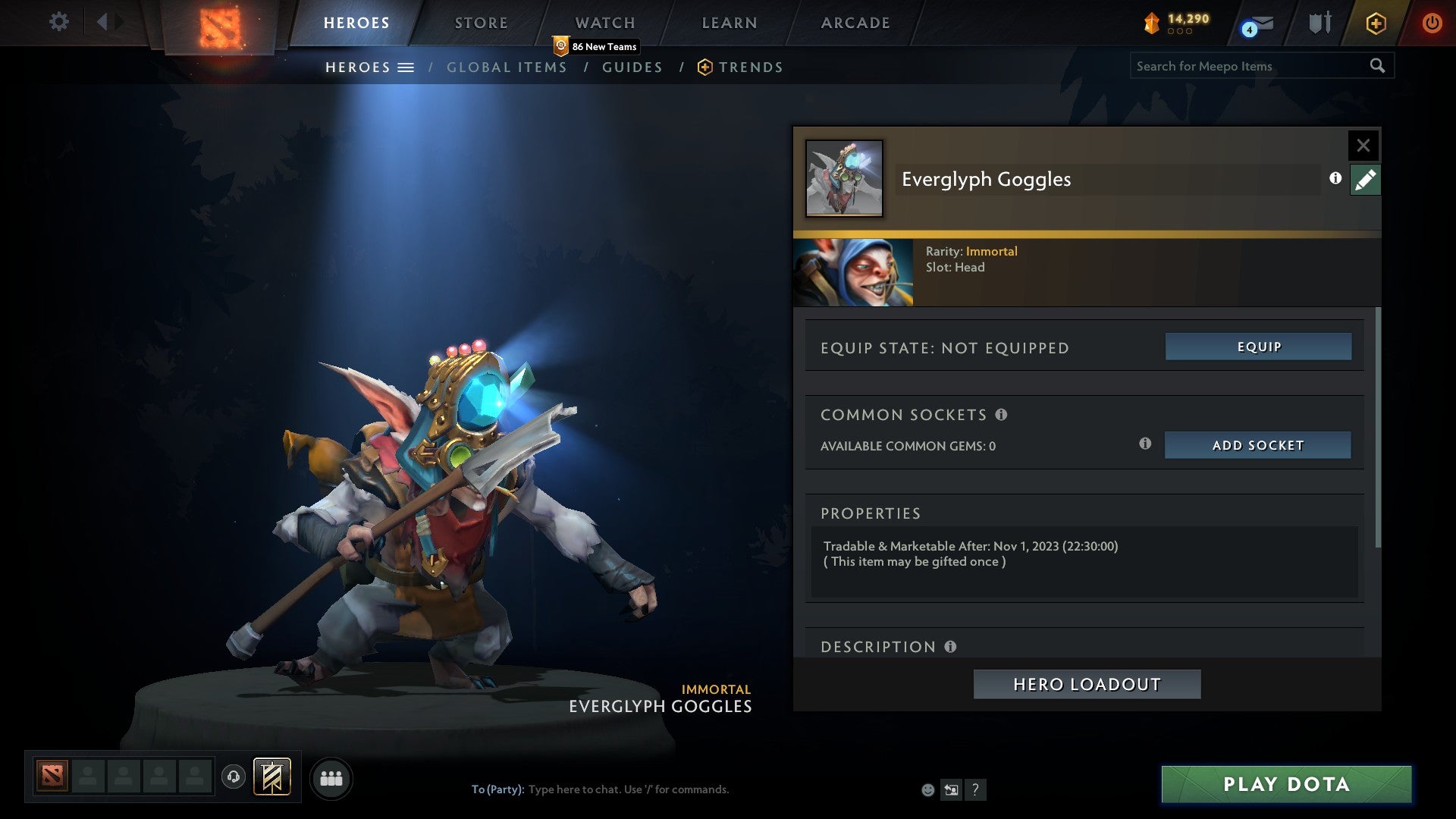Click the item info circle next to Everglyph Goggles
1456x819 pixels.
pyautogui.click(x=1333, y=179)
